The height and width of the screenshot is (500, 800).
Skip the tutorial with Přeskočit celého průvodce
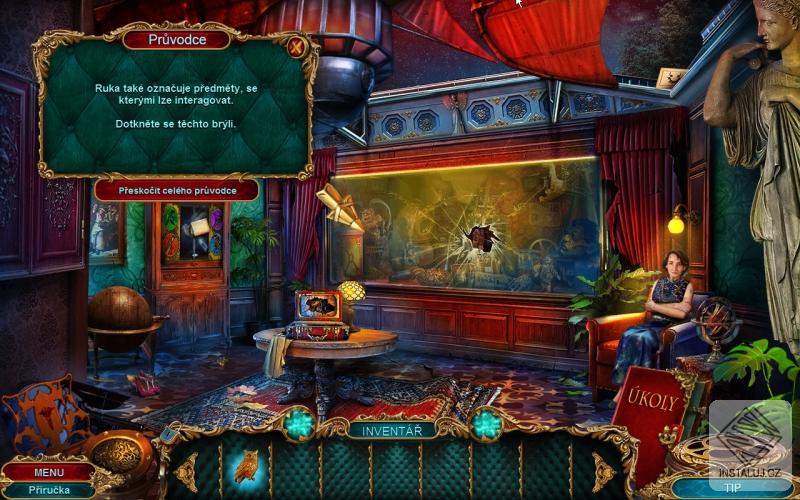point(177,190)
